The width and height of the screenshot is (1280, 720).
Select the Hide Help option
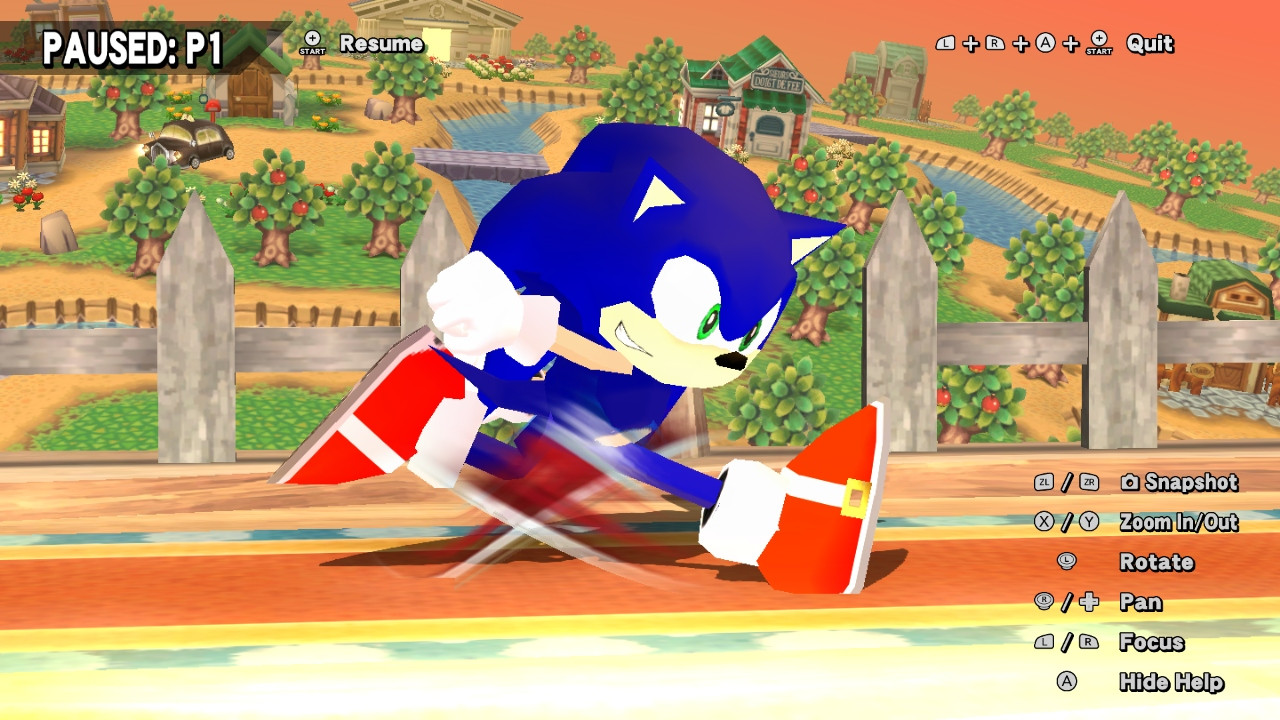click(1170, 681)
